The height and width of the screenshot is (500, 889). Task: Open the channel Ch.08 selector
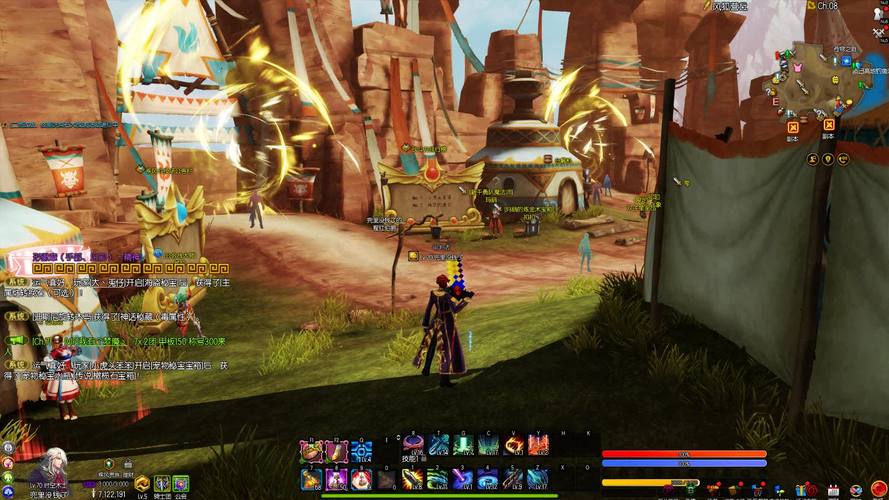tap(826, 6)
